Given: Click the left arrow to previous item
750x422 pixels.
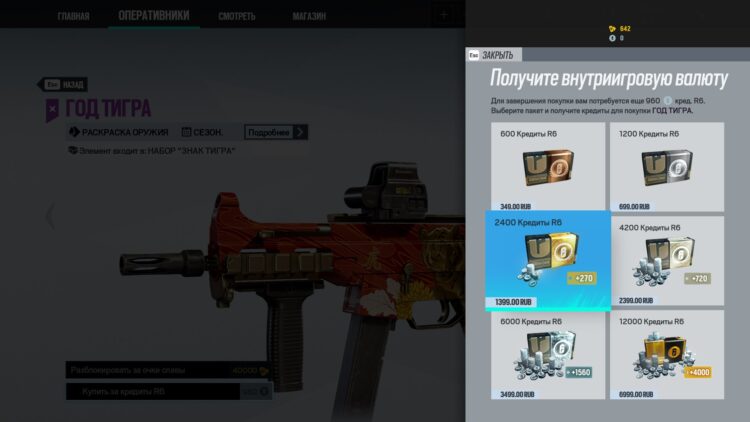Looking at the screenshot, I should [50, 214].
